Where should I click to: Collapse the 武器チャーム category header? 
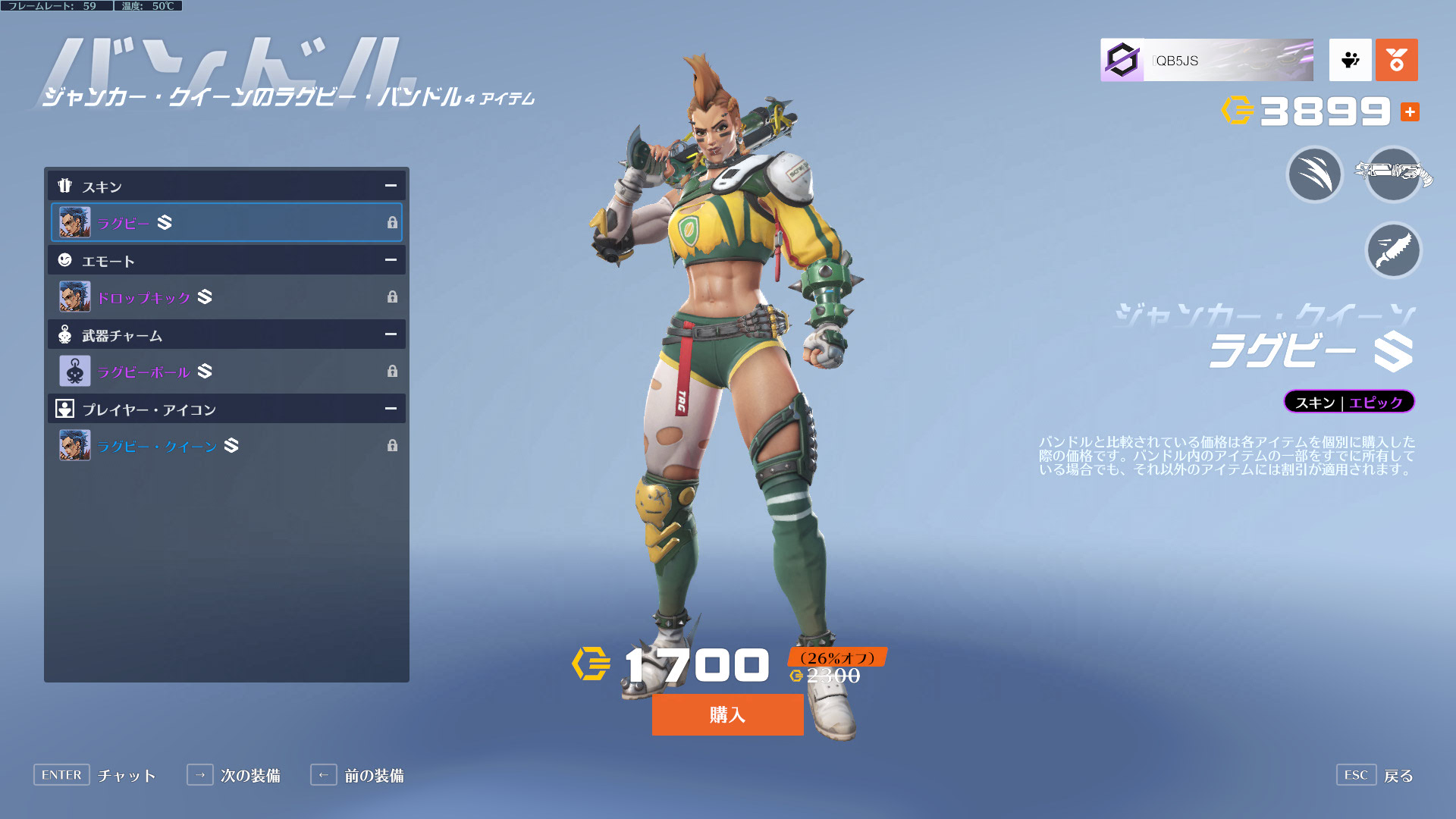click(391, 334)
